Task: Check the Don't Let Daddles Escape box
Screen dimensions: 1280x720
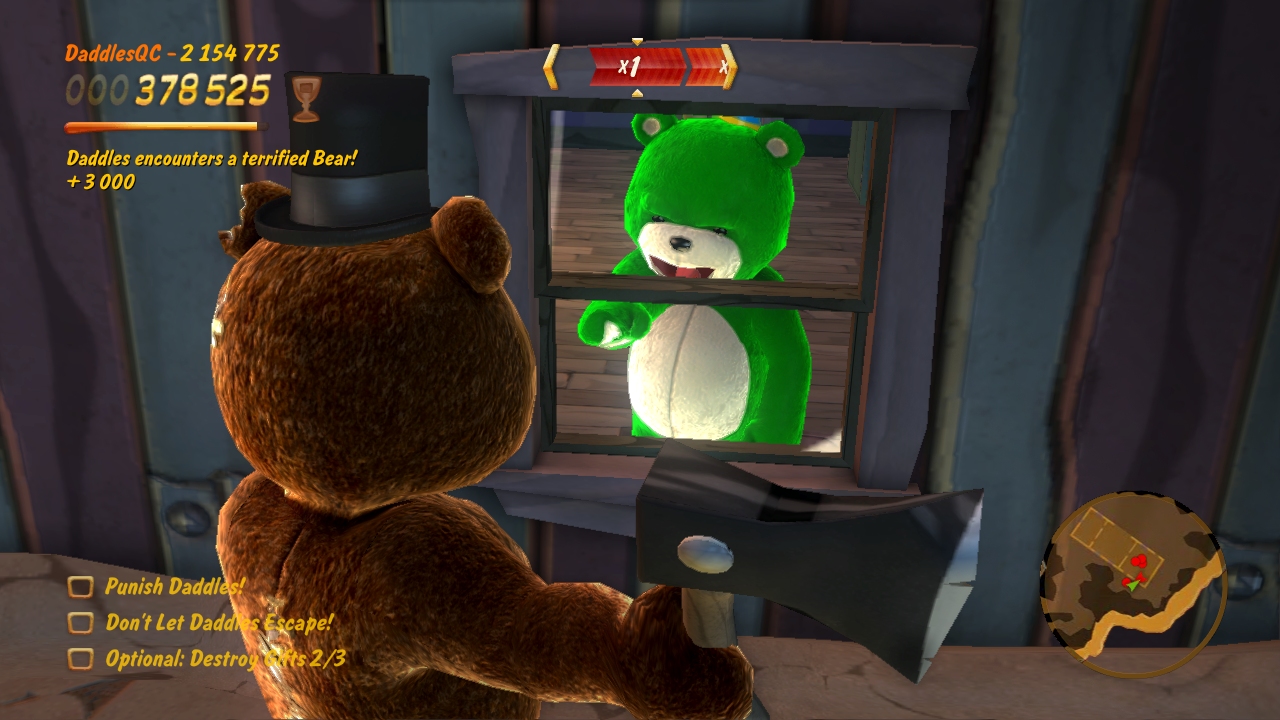Action: click(82, 622)
